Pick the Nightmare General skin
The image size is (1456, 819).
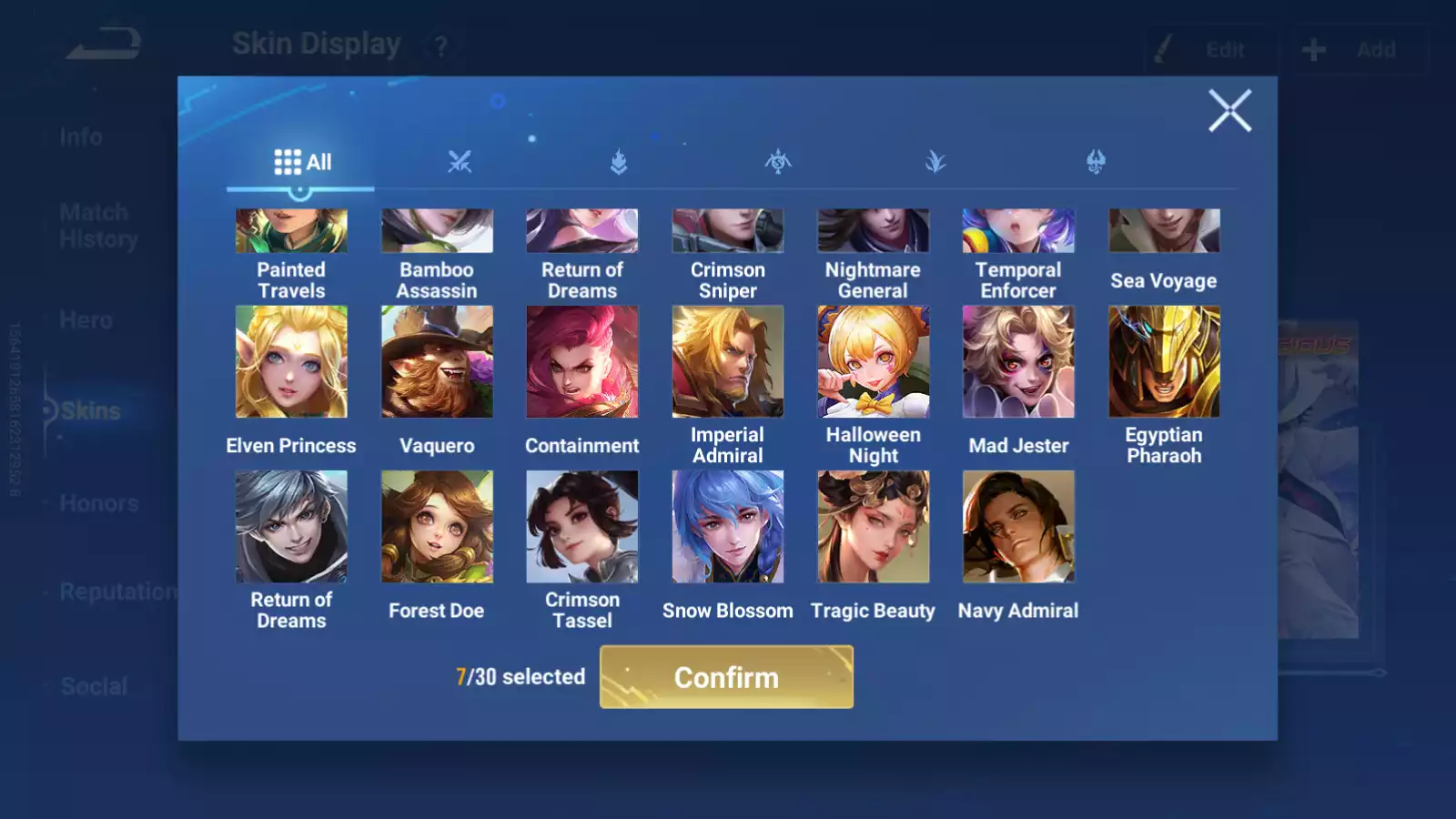[873, 232]
